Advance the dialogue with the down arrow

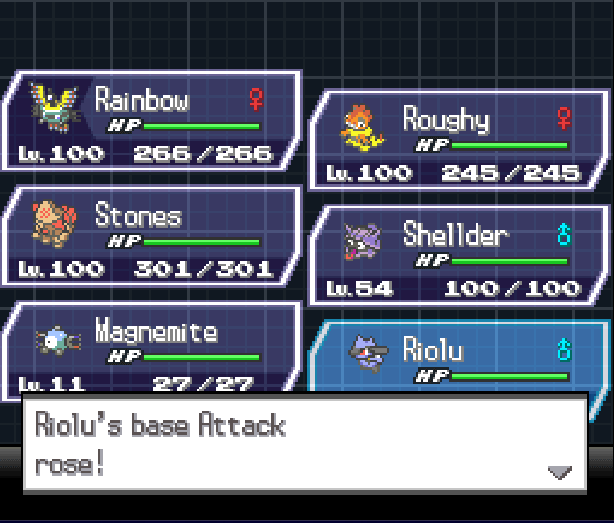(559, 472)
